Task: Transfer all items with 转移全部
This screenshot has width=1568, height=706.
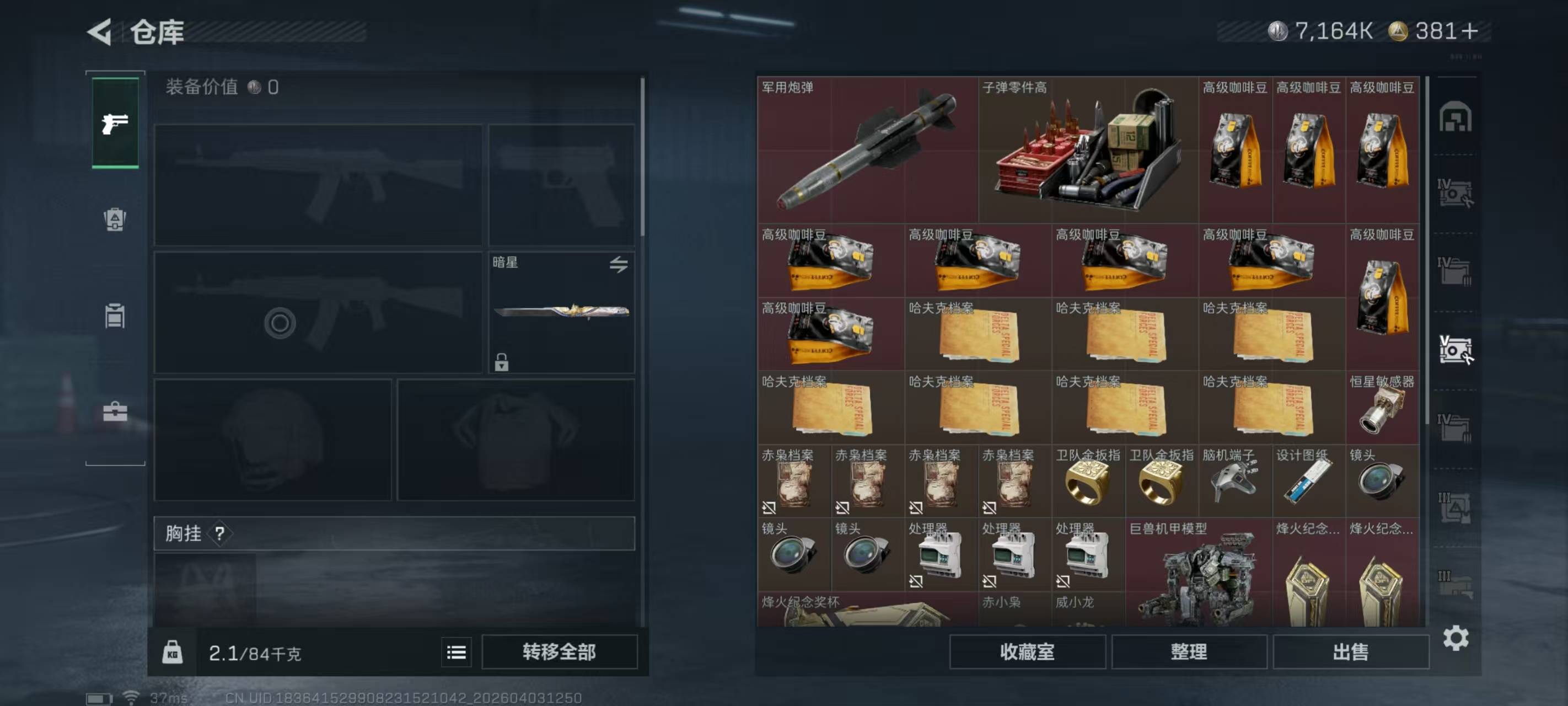Action: 559,652
